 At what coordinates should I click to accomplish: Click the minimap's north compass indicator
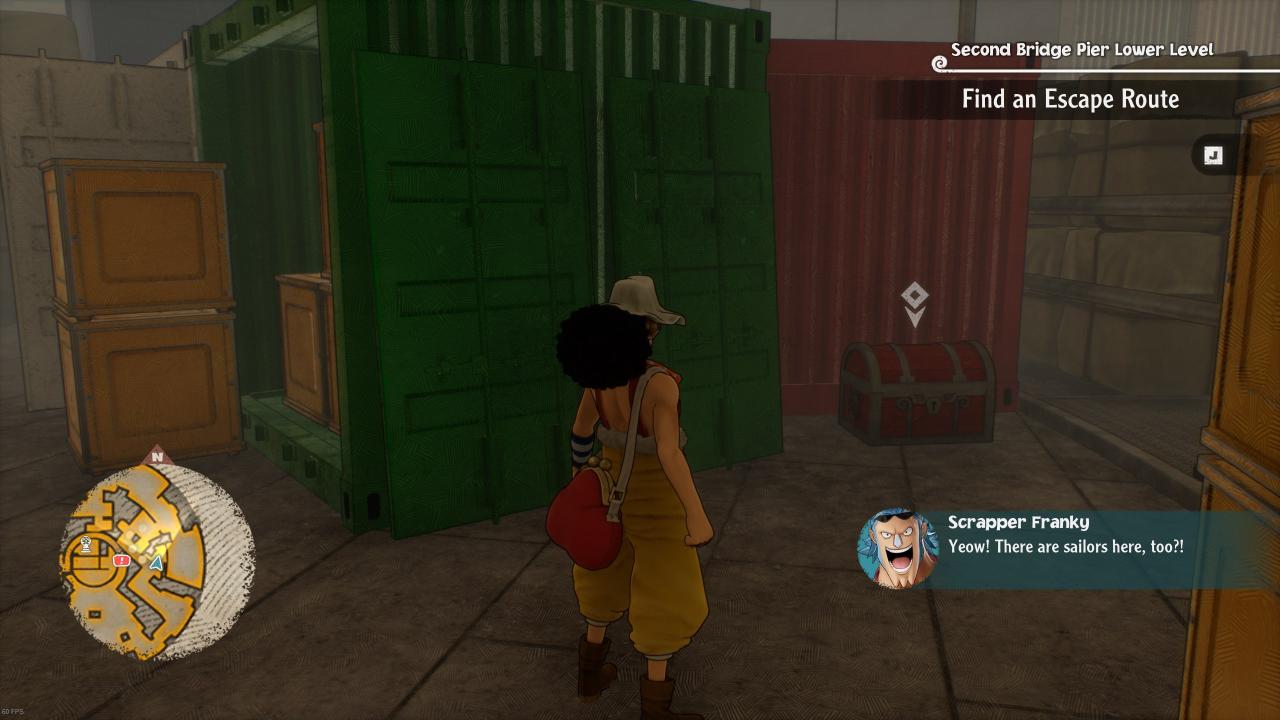point(157,457)
